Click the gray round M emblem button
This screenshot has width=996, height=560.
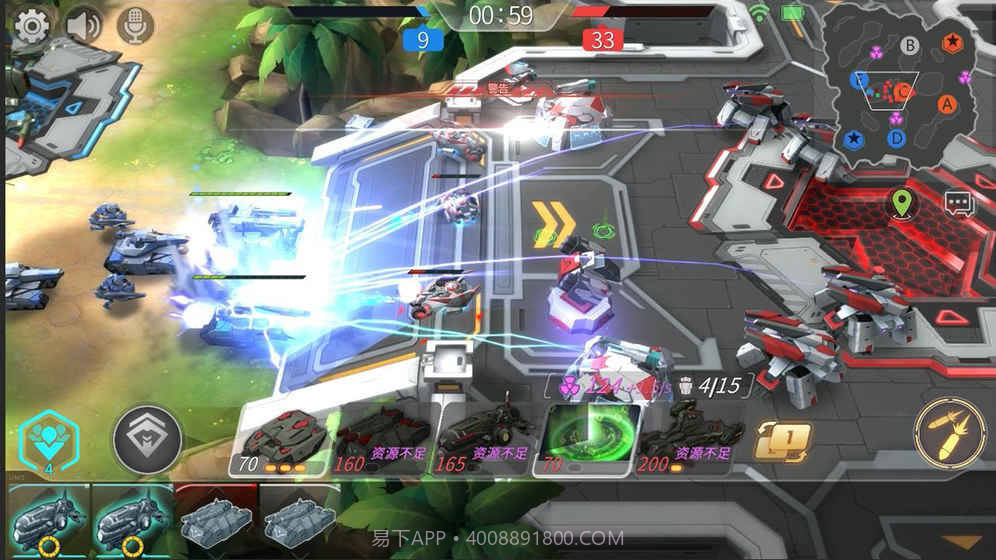(147, 437)
